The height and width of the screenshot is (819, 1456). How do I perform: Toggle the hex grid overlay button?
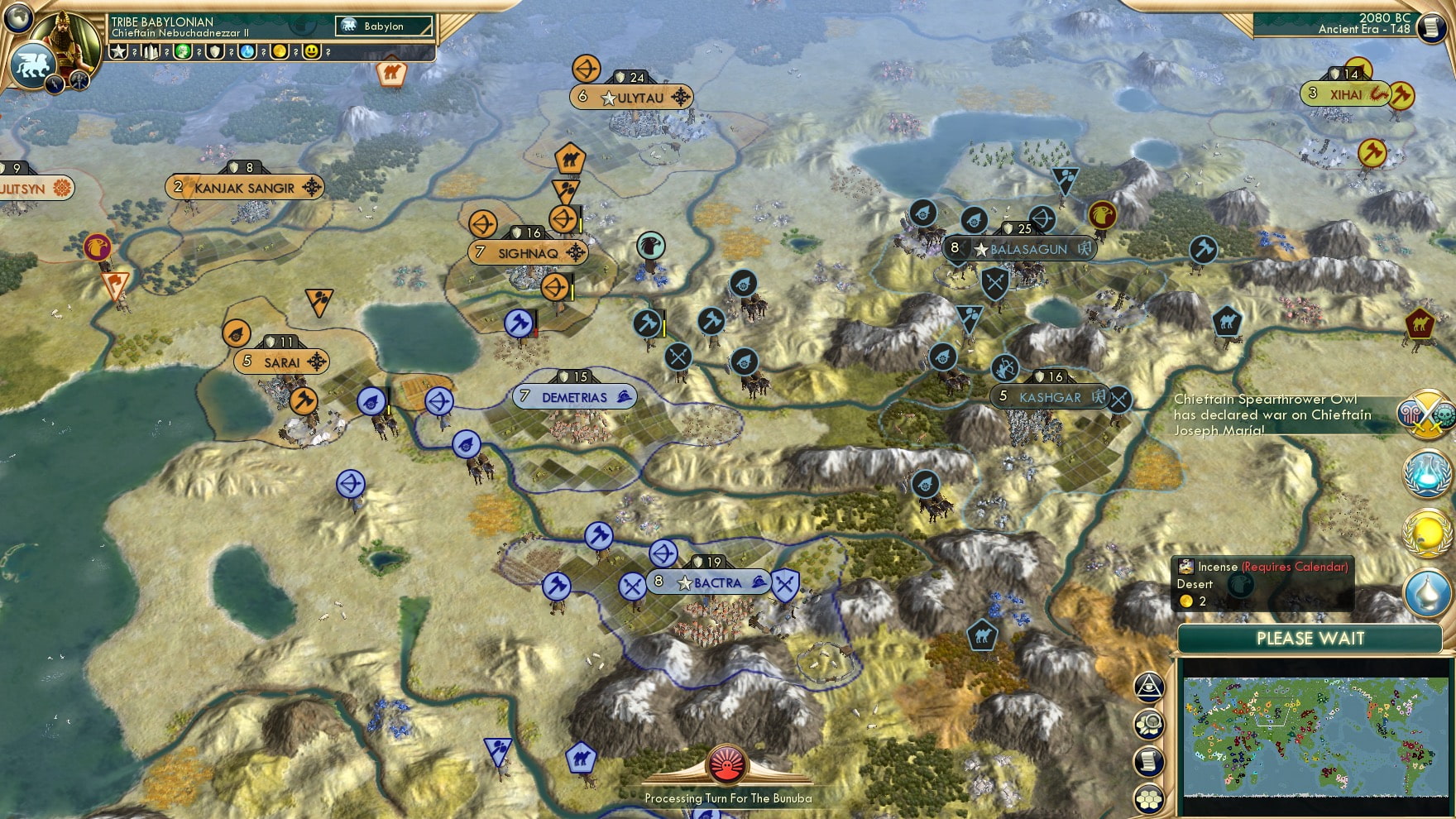pos(1148,797)
